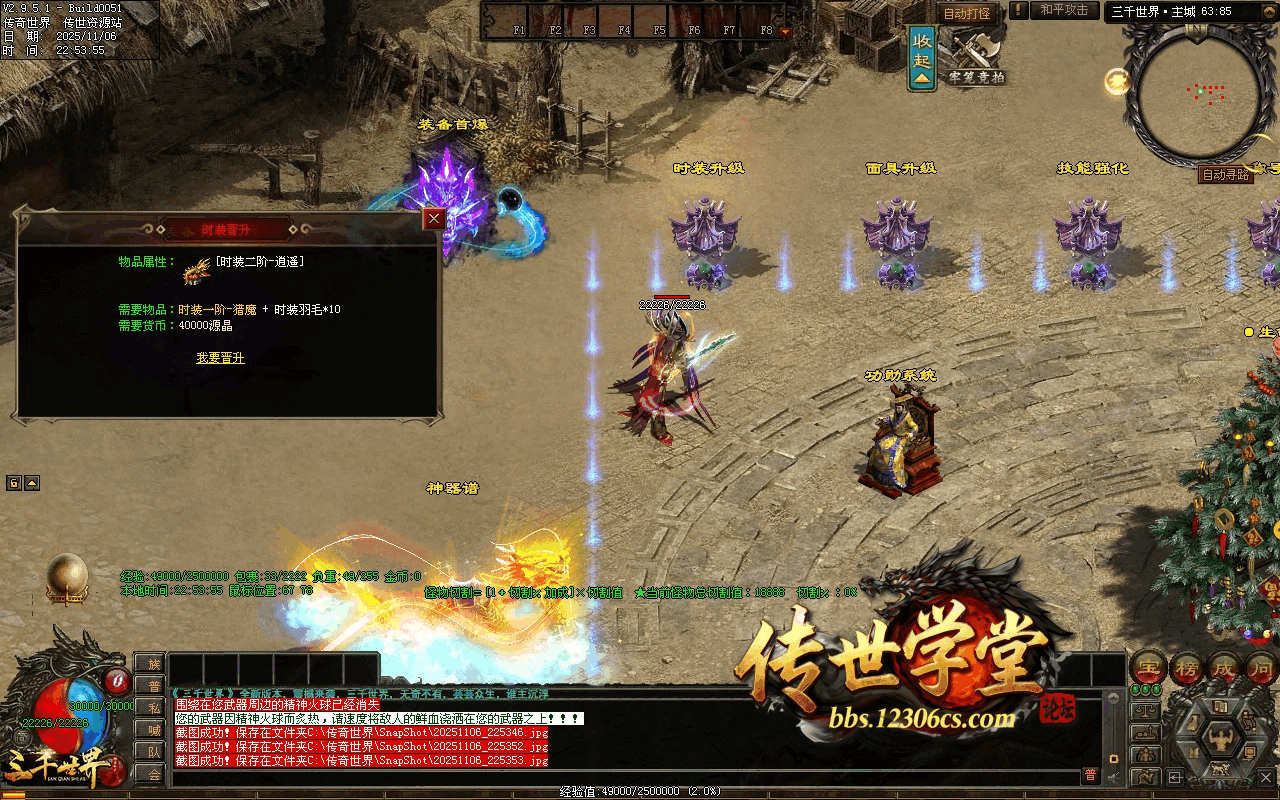
Task: Select the 族 chat channel tab
Action: [x=150, y=664]
